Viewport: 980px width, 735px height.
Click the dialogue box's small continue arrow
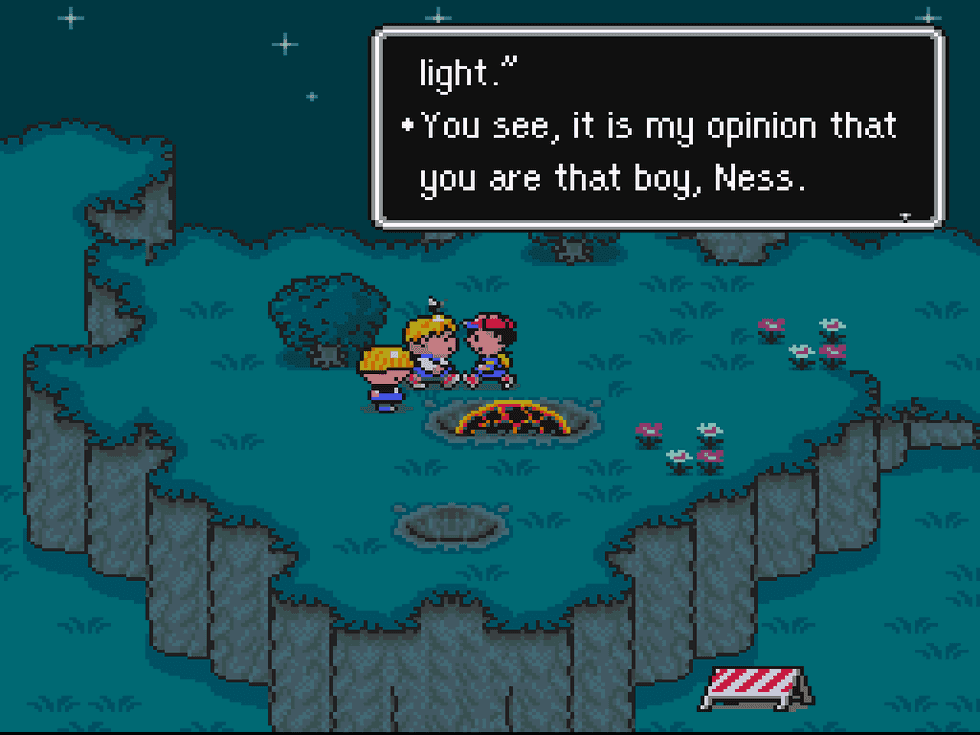pos(905,216)
